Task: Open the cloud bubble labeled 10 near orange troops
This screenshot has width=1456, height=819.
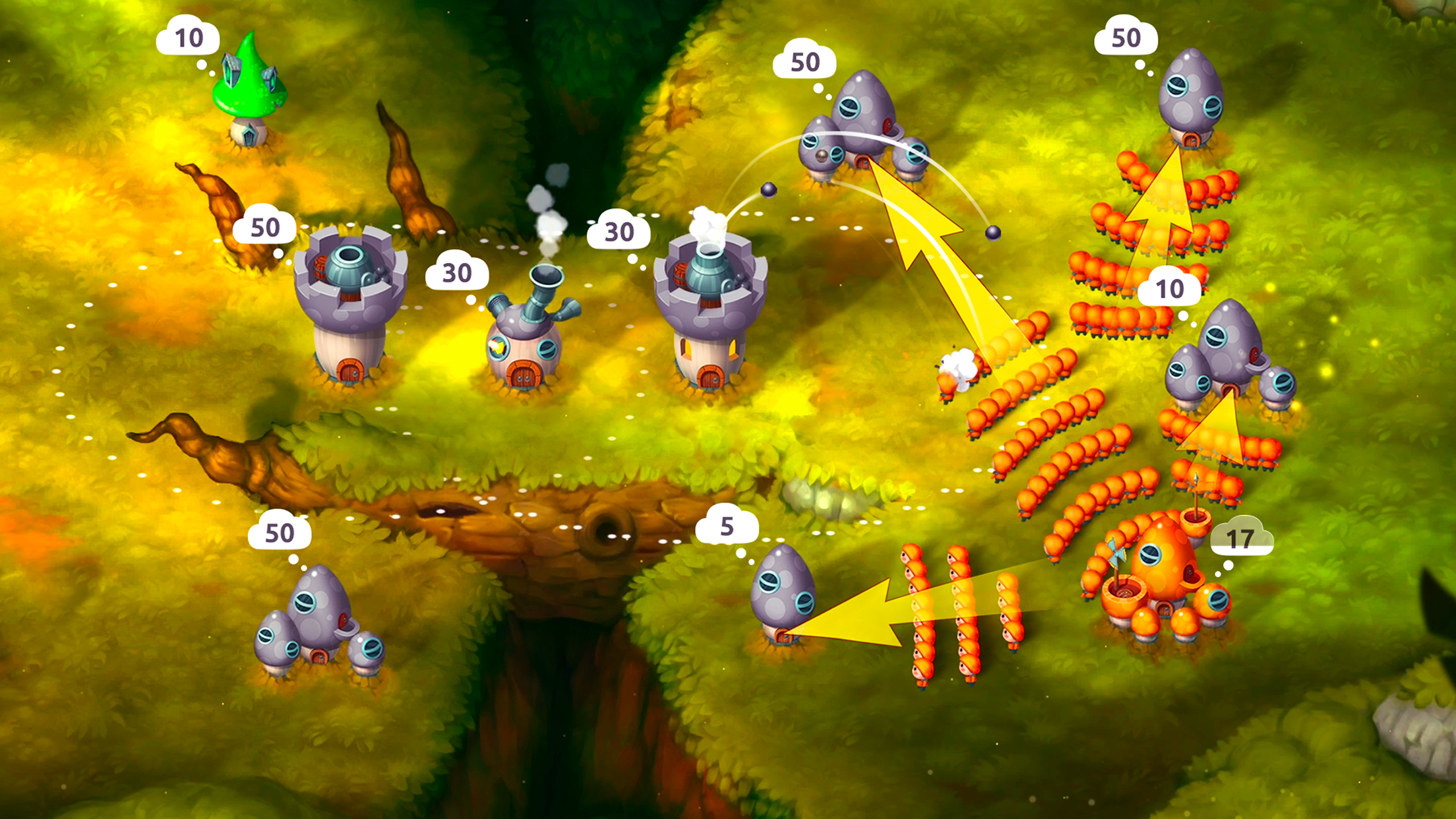Action: click(1171, 288)
